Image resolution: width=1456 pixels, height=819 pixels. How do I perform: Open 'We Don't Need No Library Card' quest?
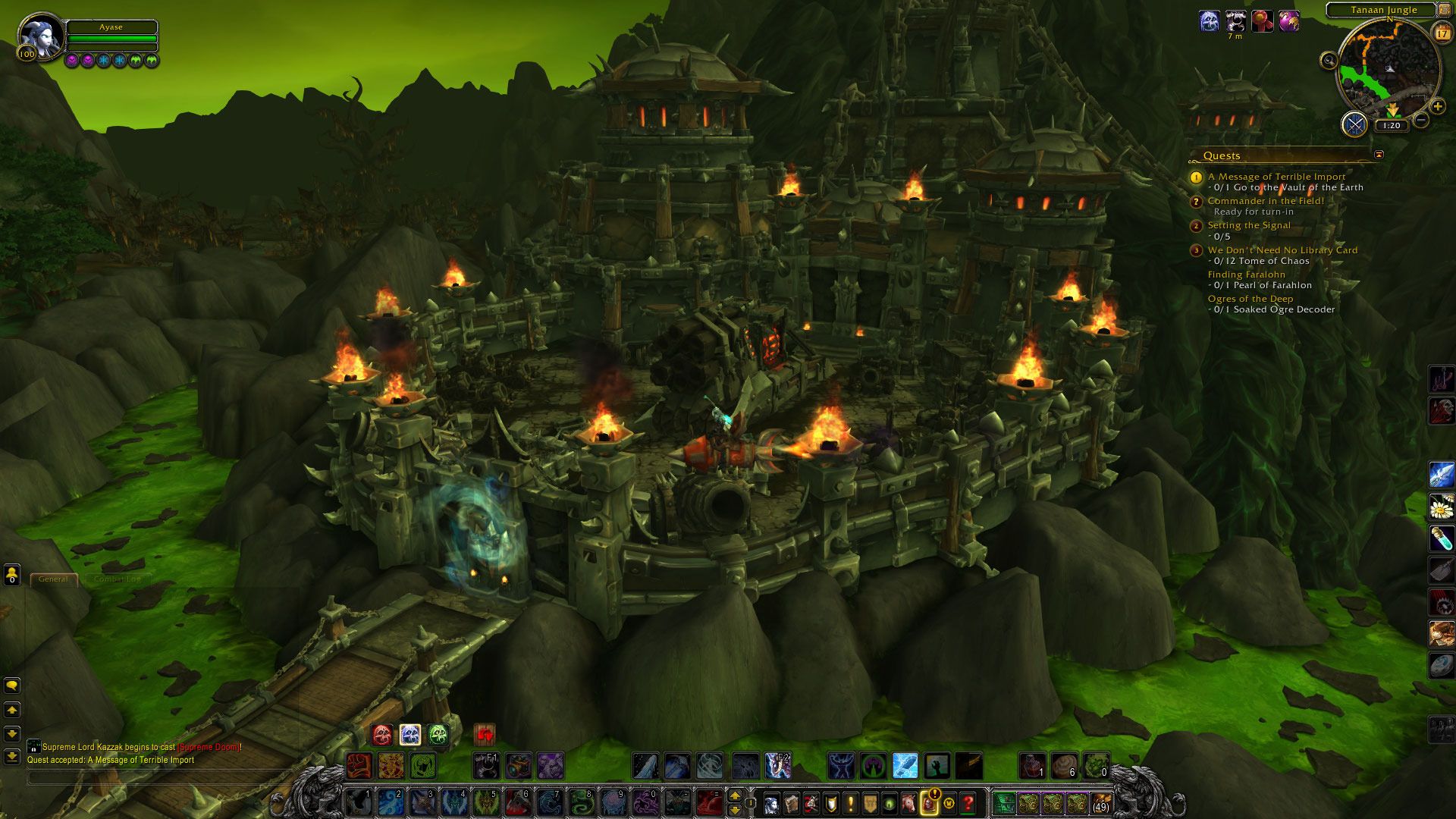coord(1282,250)
